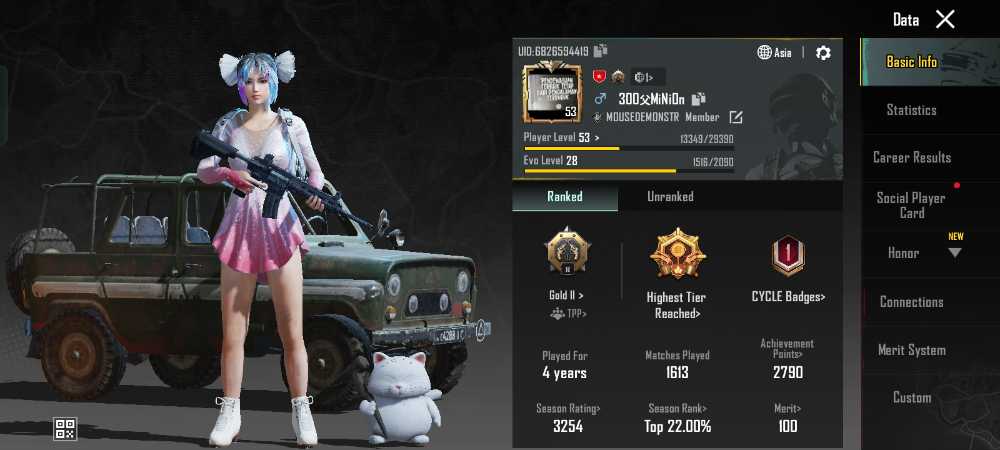Viewport: 1000px width, 450px height.
Task: Copy the UID number
Action: click(600, 51)
